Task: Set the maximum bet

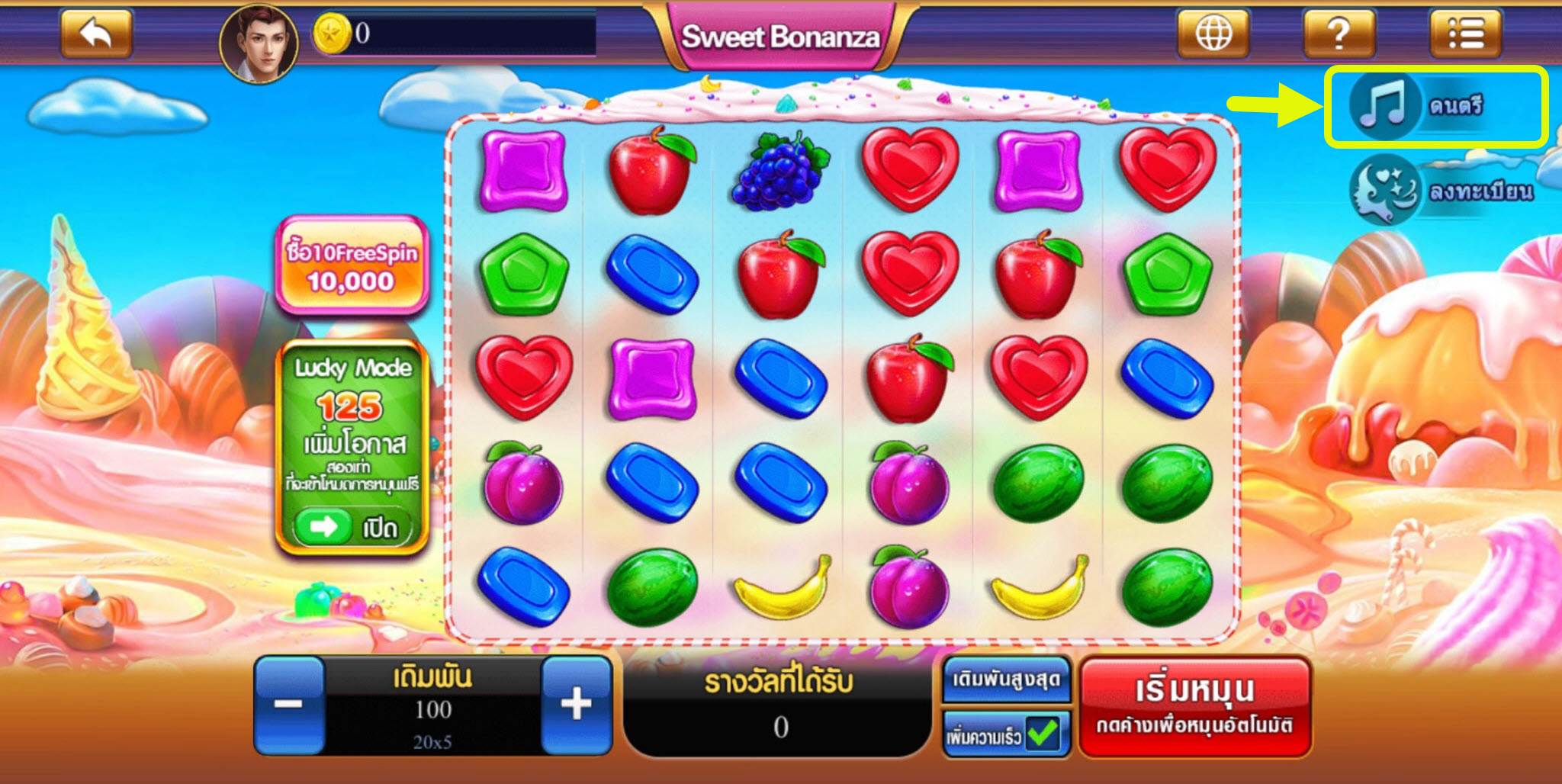Action: pyautogui.click(x=1006, y=679)
